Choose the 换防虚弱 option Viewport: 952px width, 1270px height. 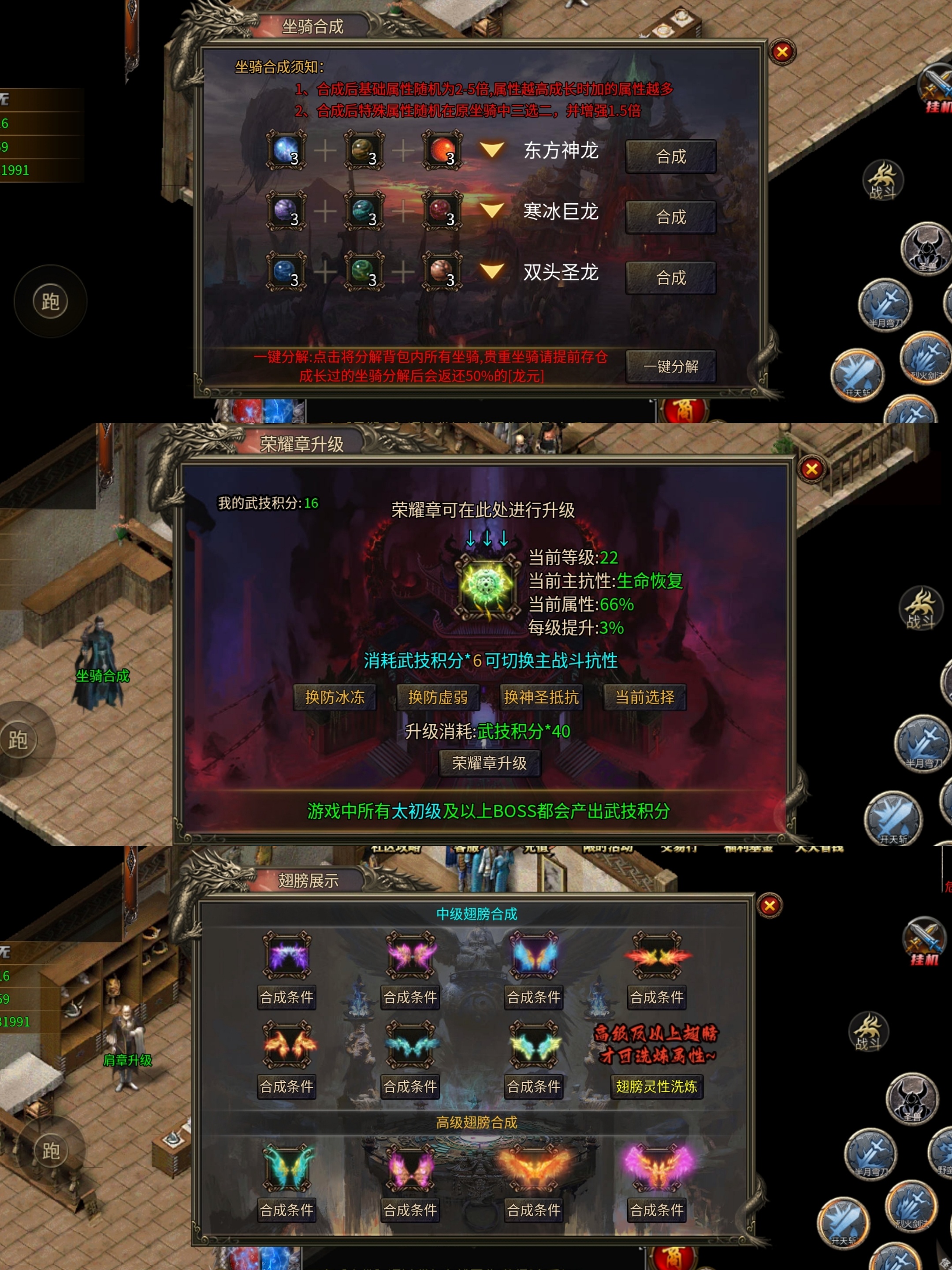(x=438, y=697)
